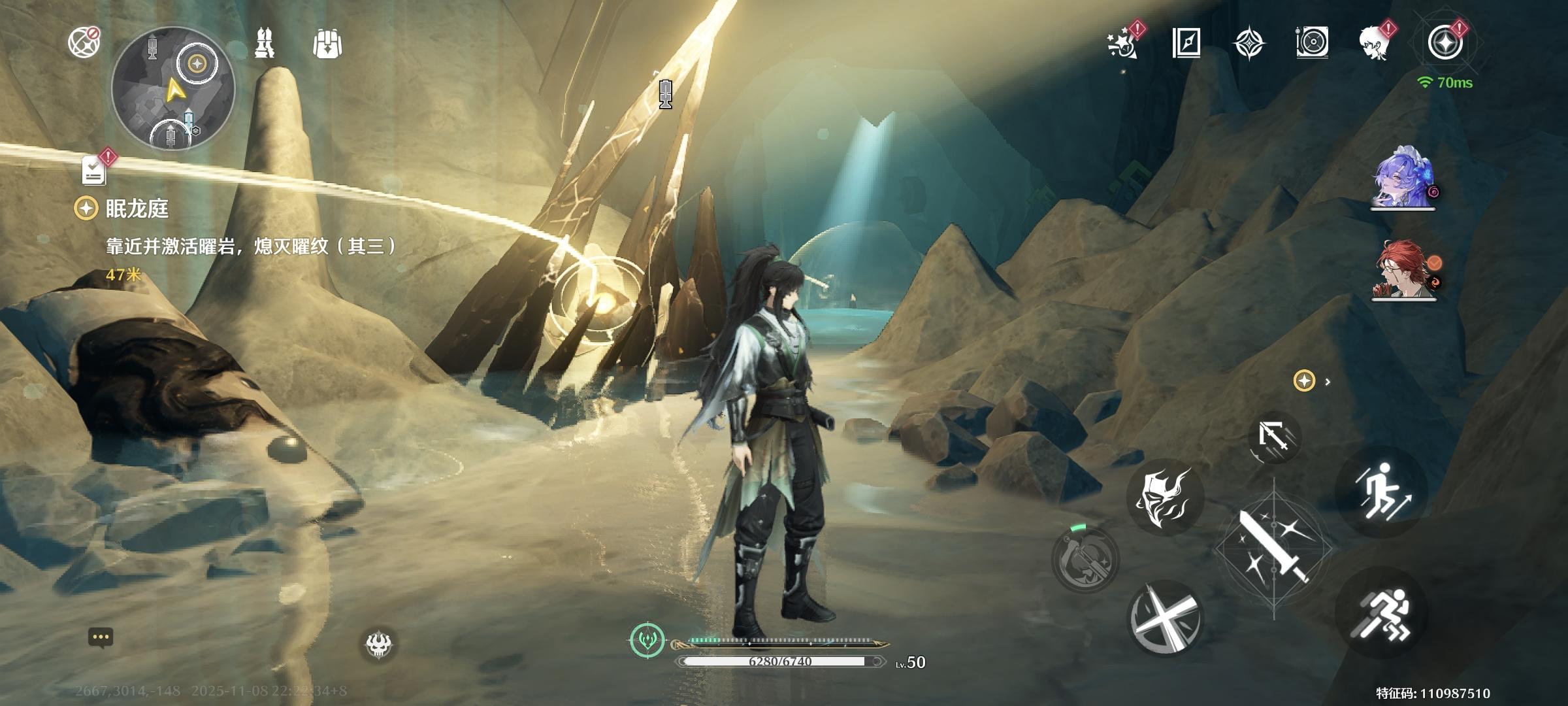Screen dimensions: 1568x706
Task: Expand the quest navigation marker arrow
Action: pos(1328,382)
